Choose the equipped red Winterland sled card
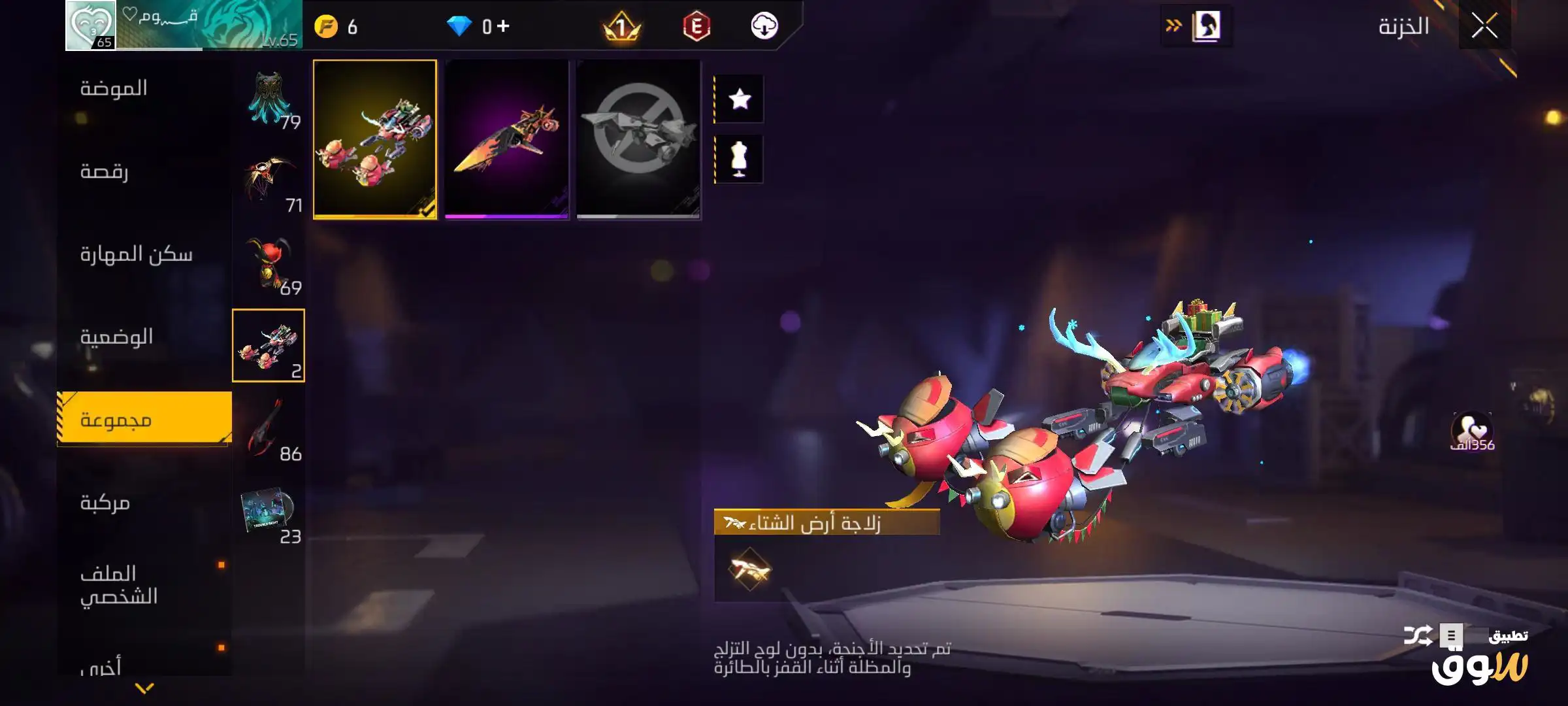This screenshot has height=706, width=1568. tap(375, 139)
